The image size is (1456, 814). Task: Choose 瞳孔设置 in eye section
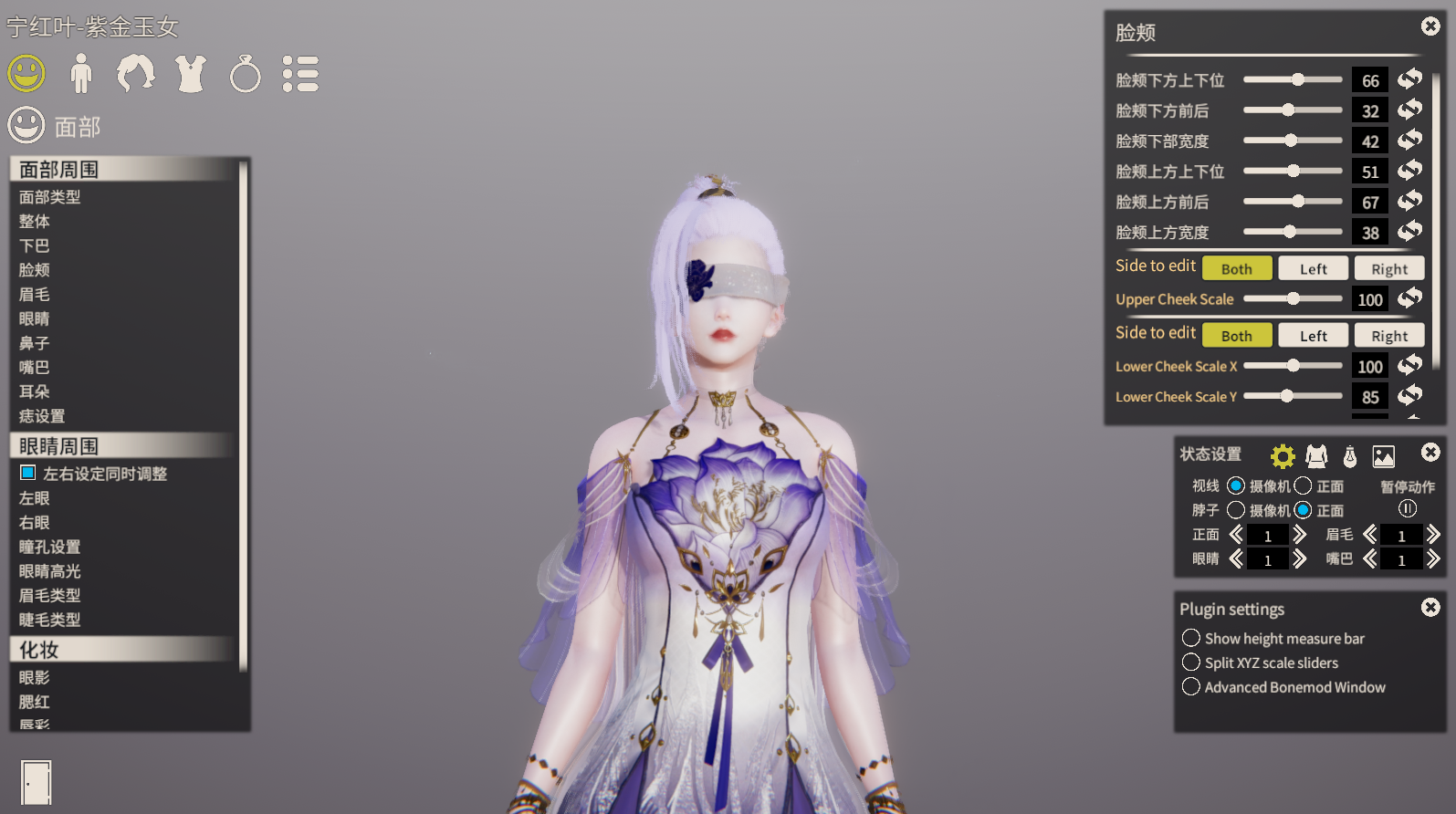pos(50,547)
